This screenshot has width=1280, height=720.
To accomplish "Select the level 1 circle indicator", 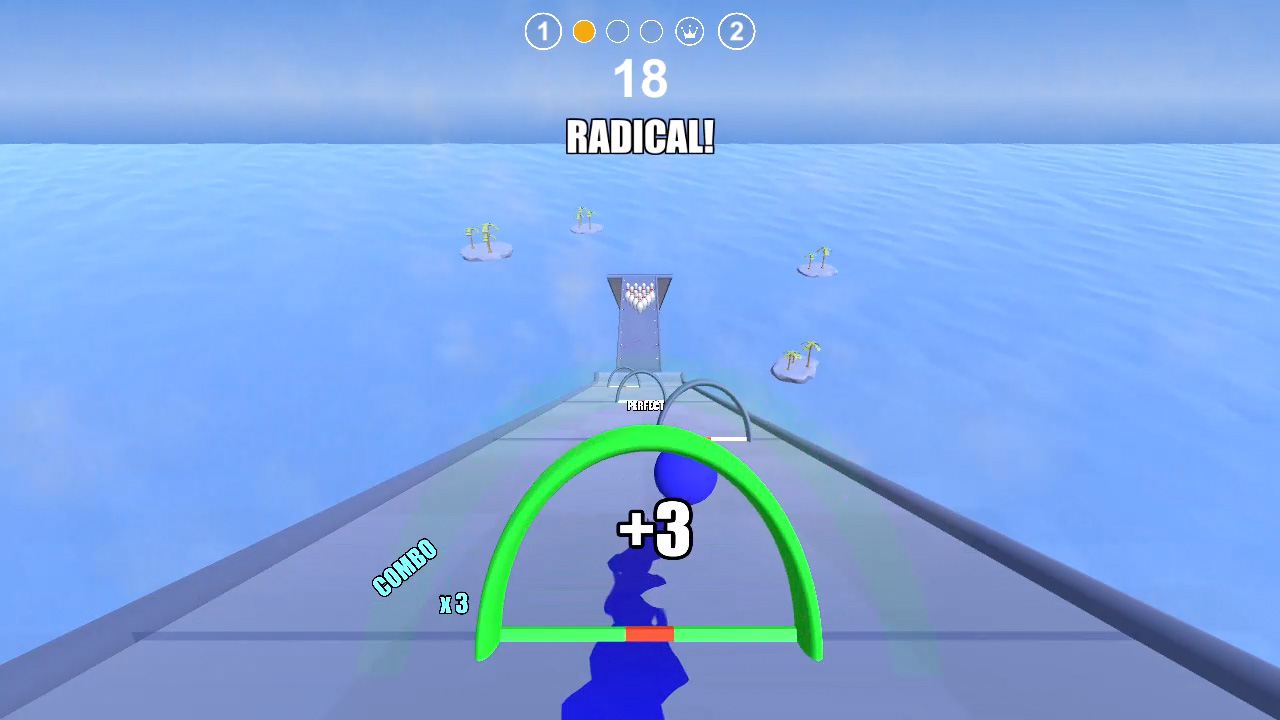I will [543, 31].
